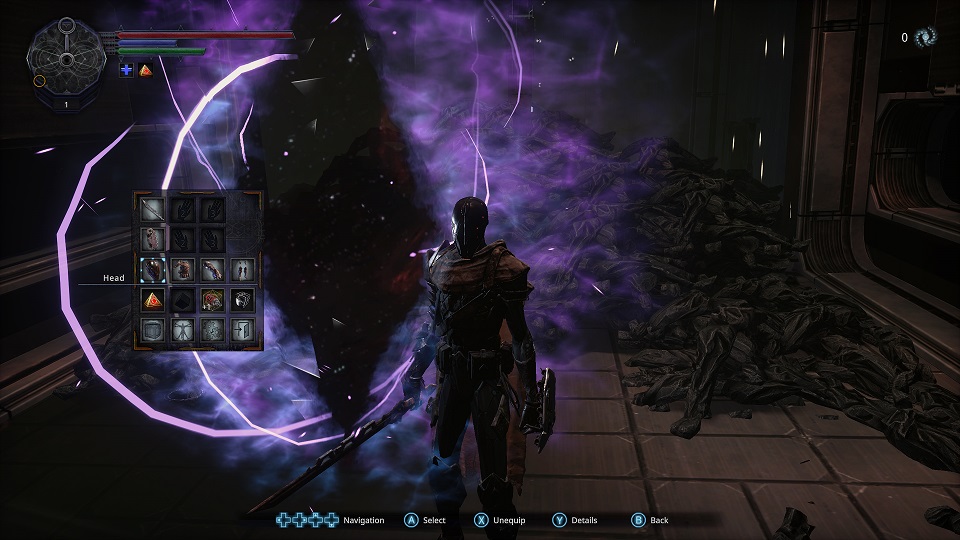Choose the leg armor slot

[240, 269]
